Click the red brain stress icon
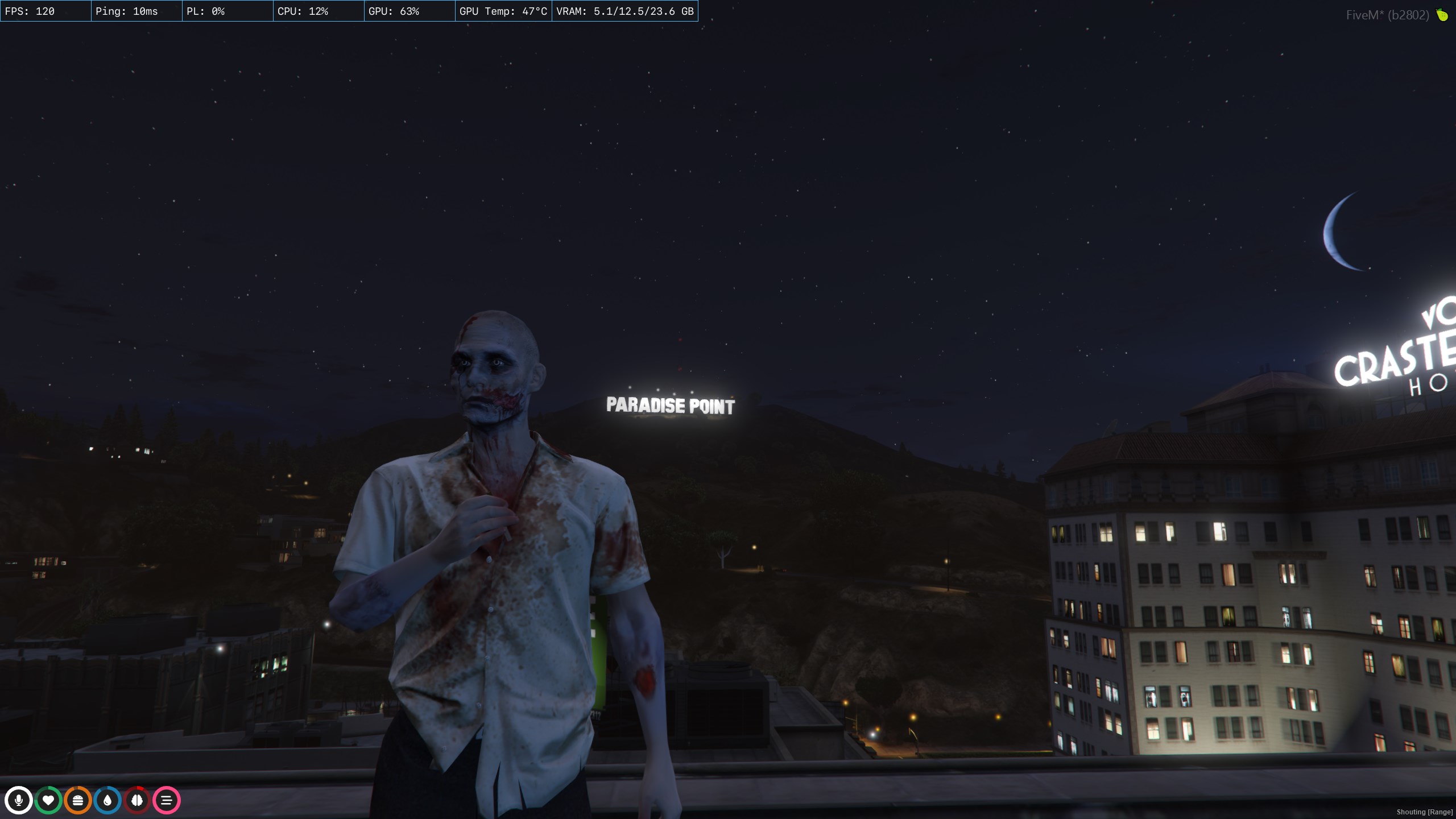This screenshot has height=819, width=1456. point(137,800)
